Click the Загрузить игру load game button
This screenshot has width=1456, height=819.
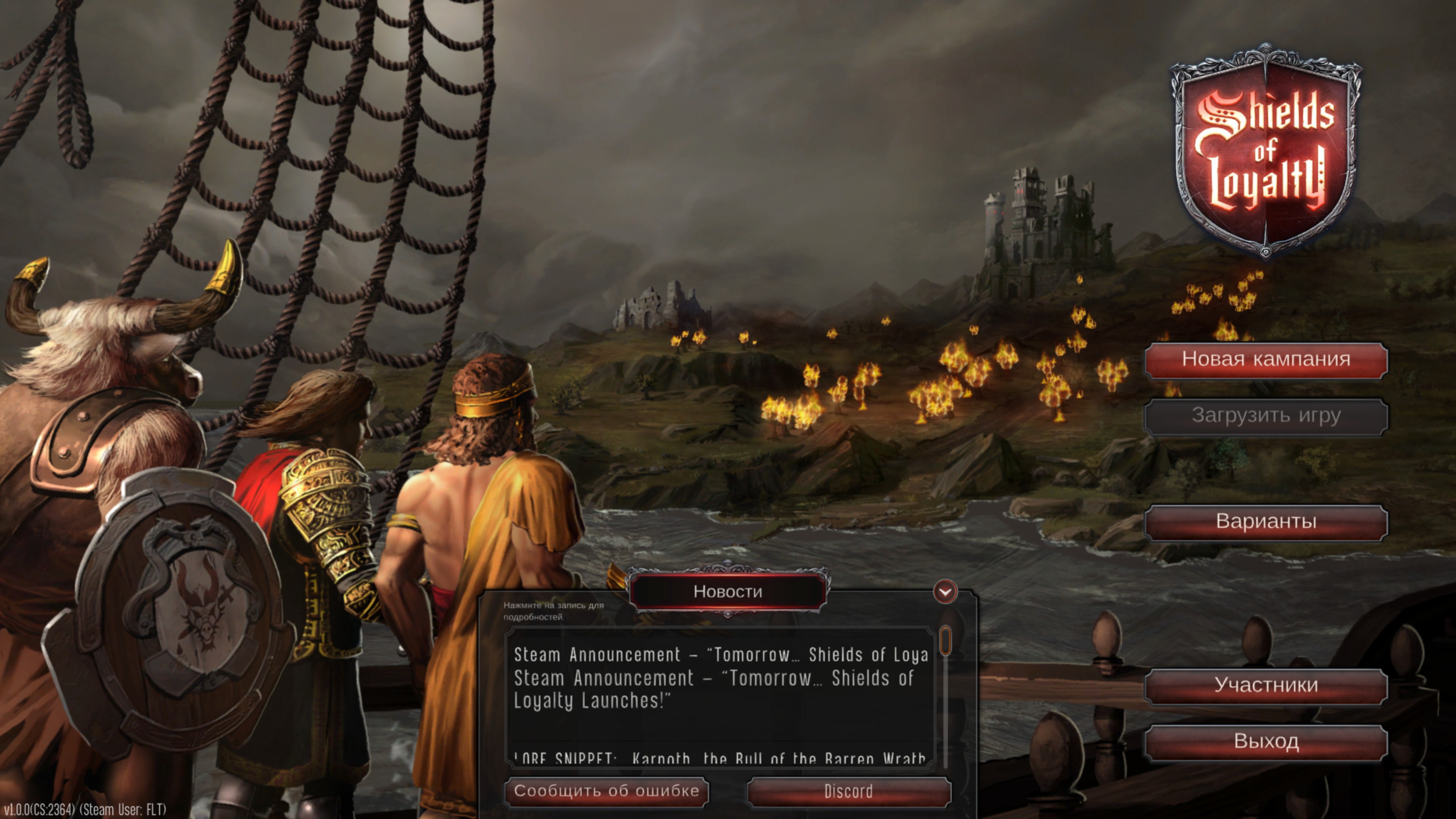[x=1266, y=416]
